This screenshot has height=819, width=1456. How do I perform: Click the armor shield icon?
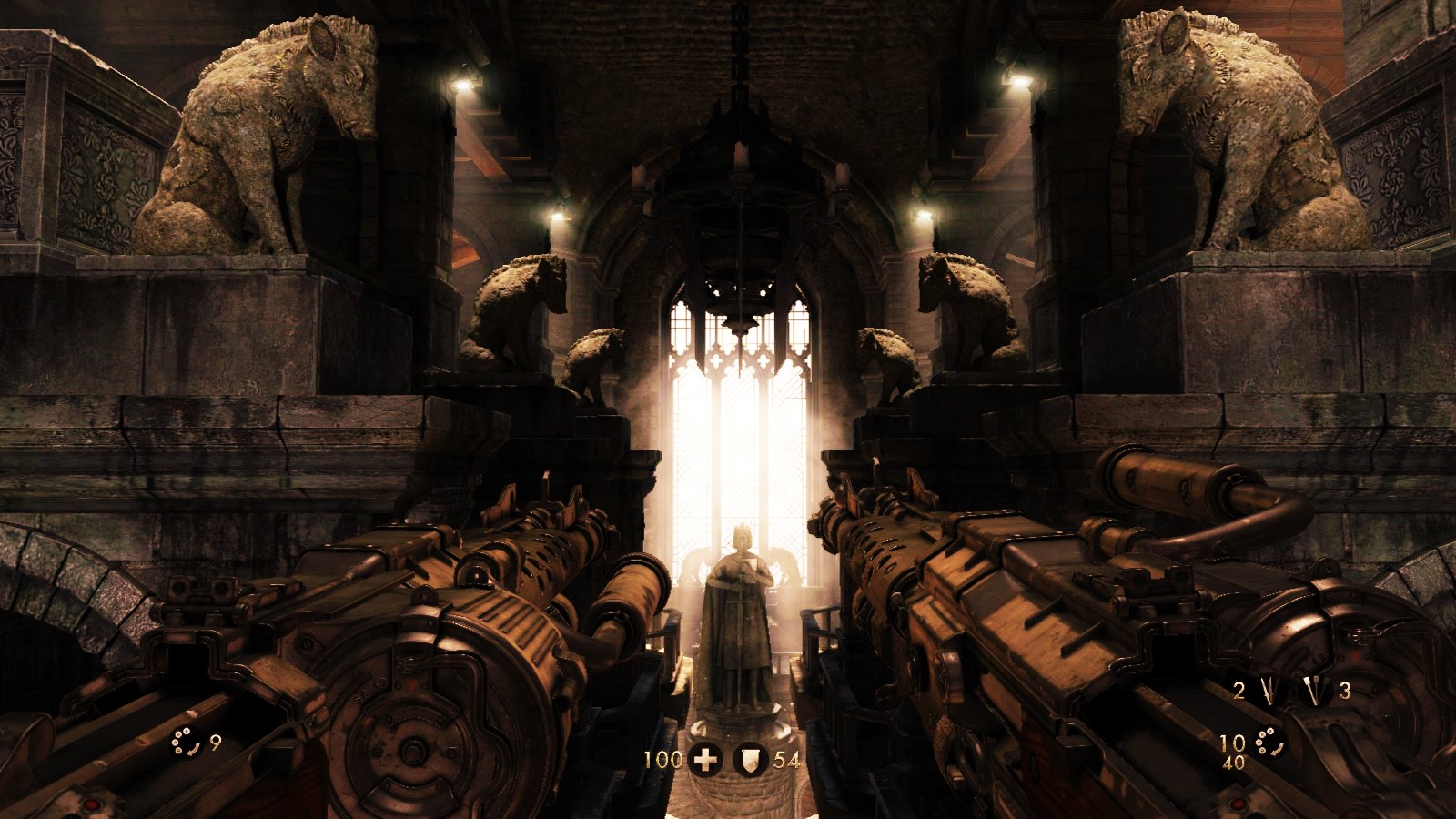[749, 758]
